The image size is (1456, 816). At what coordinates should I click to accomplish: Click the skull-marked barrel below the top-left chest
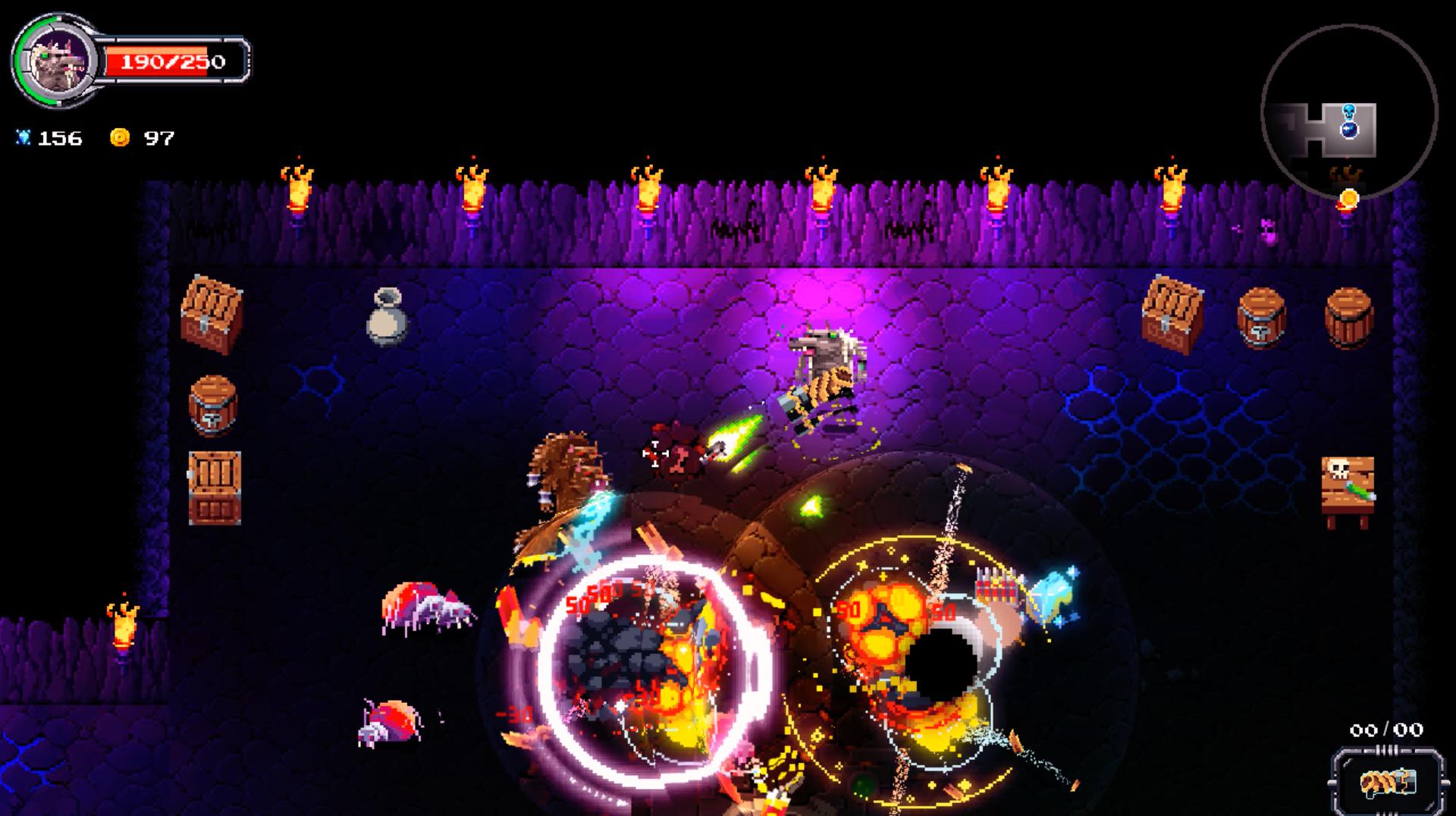[x=213, y=406]
